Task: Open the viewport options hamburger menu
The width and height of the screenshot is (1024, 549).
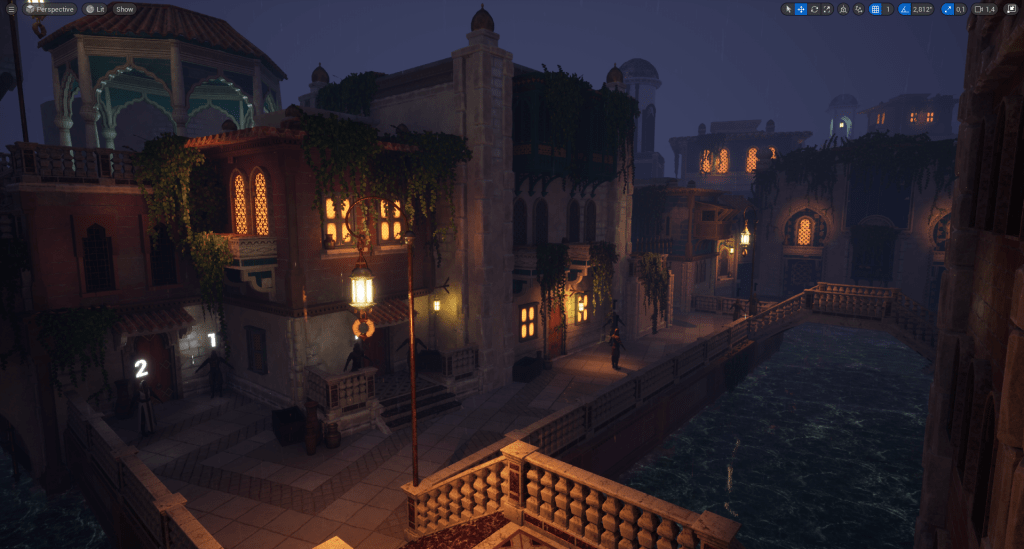Action: tap(11, 9)
